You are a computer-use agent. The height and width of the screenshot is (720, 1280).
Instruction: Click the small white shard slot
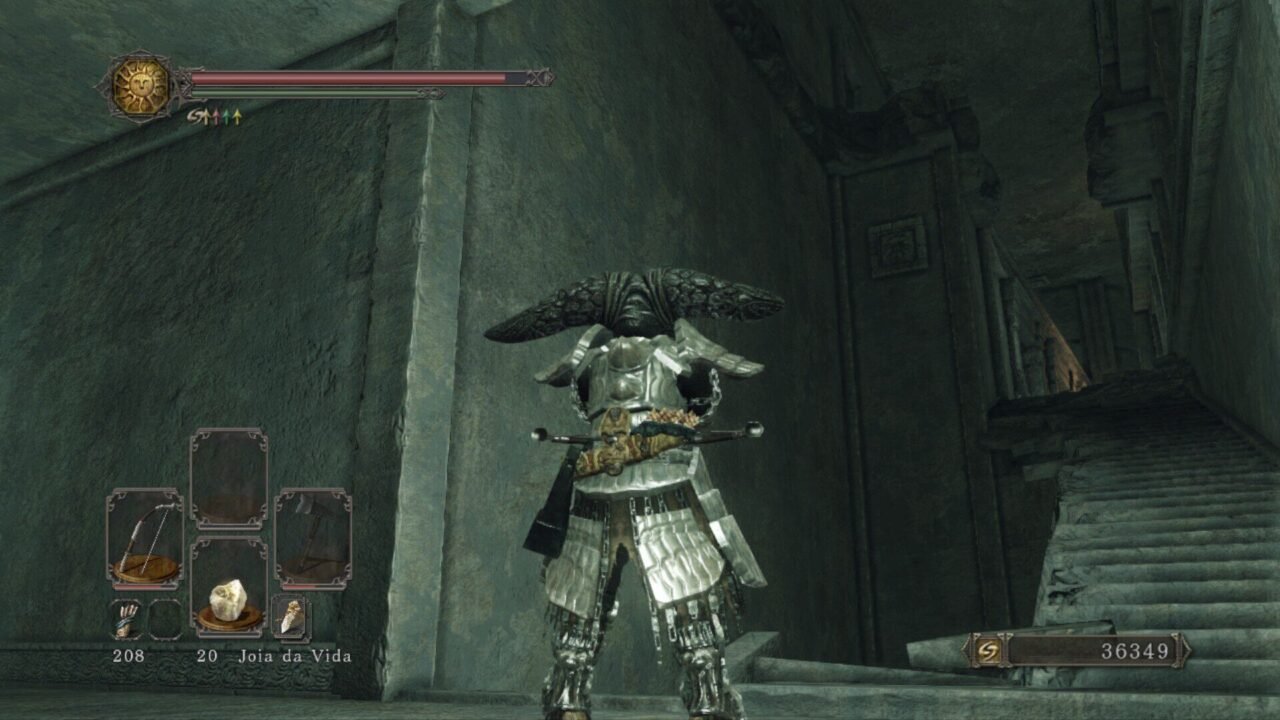[291, 618]
